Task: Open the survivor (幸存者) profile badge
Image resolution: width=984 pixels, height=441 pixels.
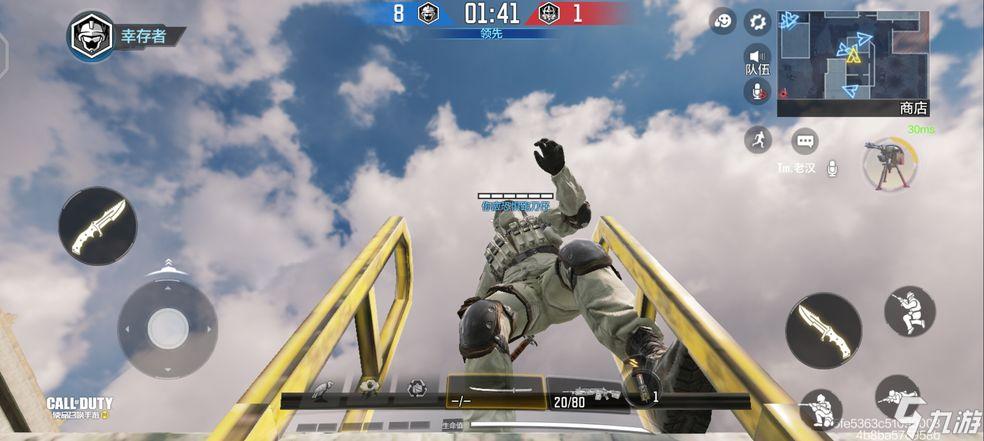Action: click(x=91, y=36)
